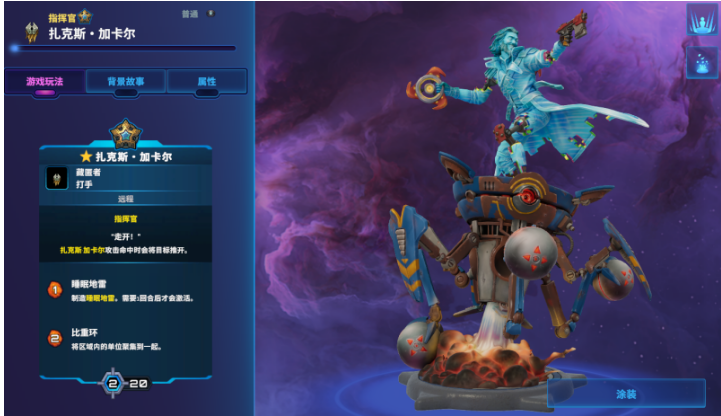Click the 指挥官 star badge above card
The height and width of the screenshot is (416, 721).
(x=126, y=132)
